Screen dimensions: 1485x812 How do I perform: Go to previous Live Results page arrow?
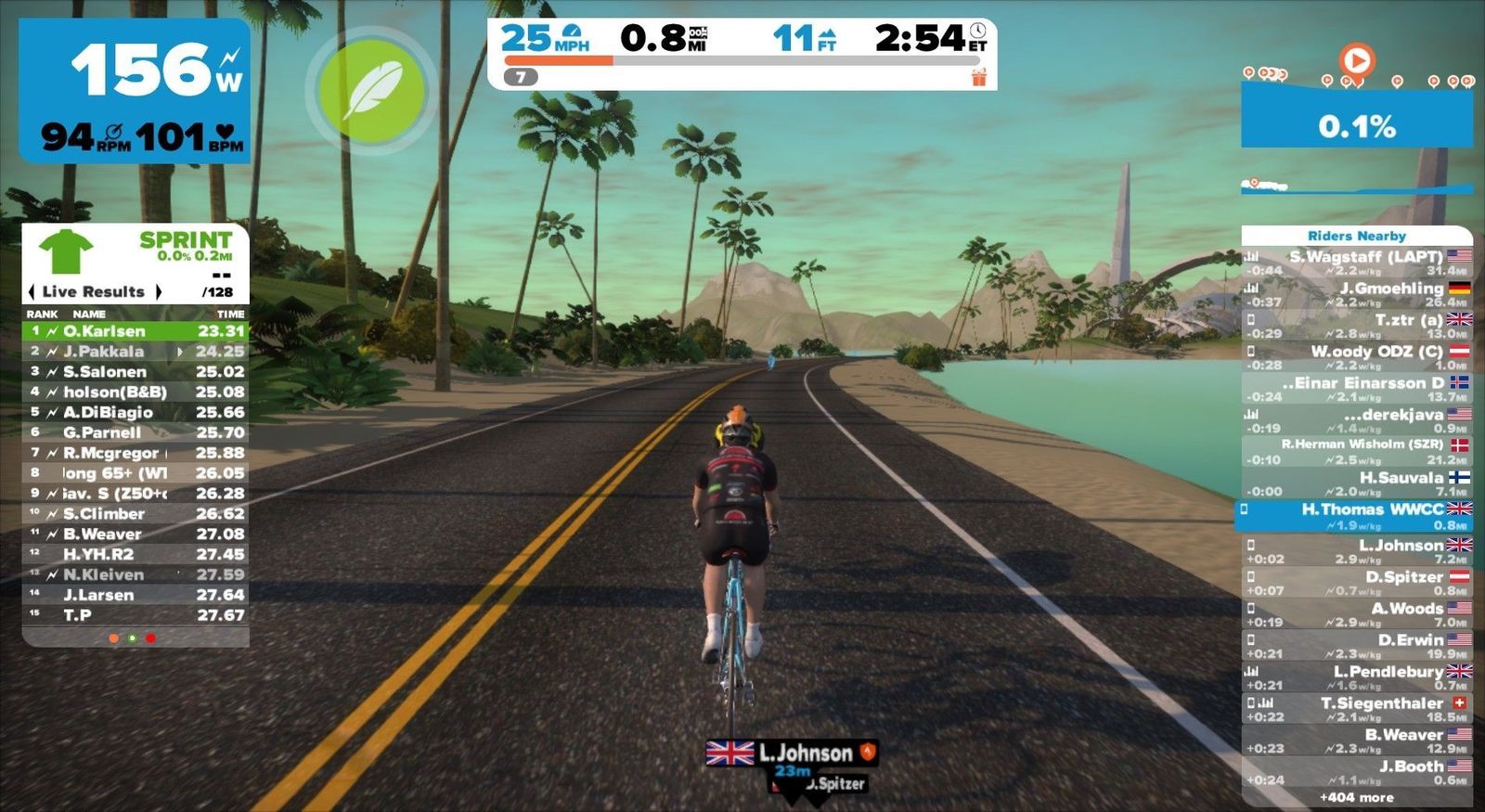(32, 291)
